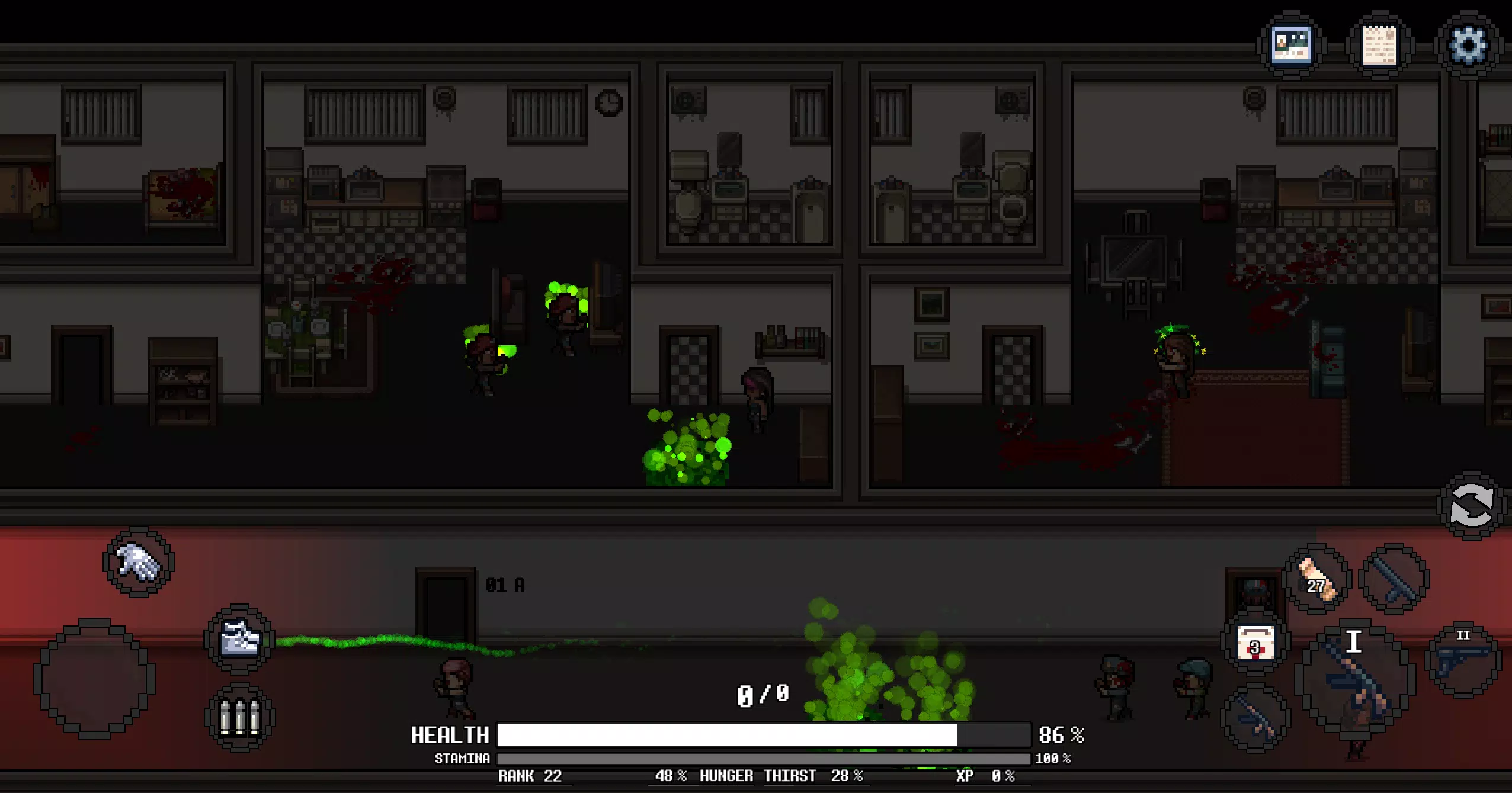The image size is (1512, 793).
Task: Open the settings gear
Action: 1468,45
